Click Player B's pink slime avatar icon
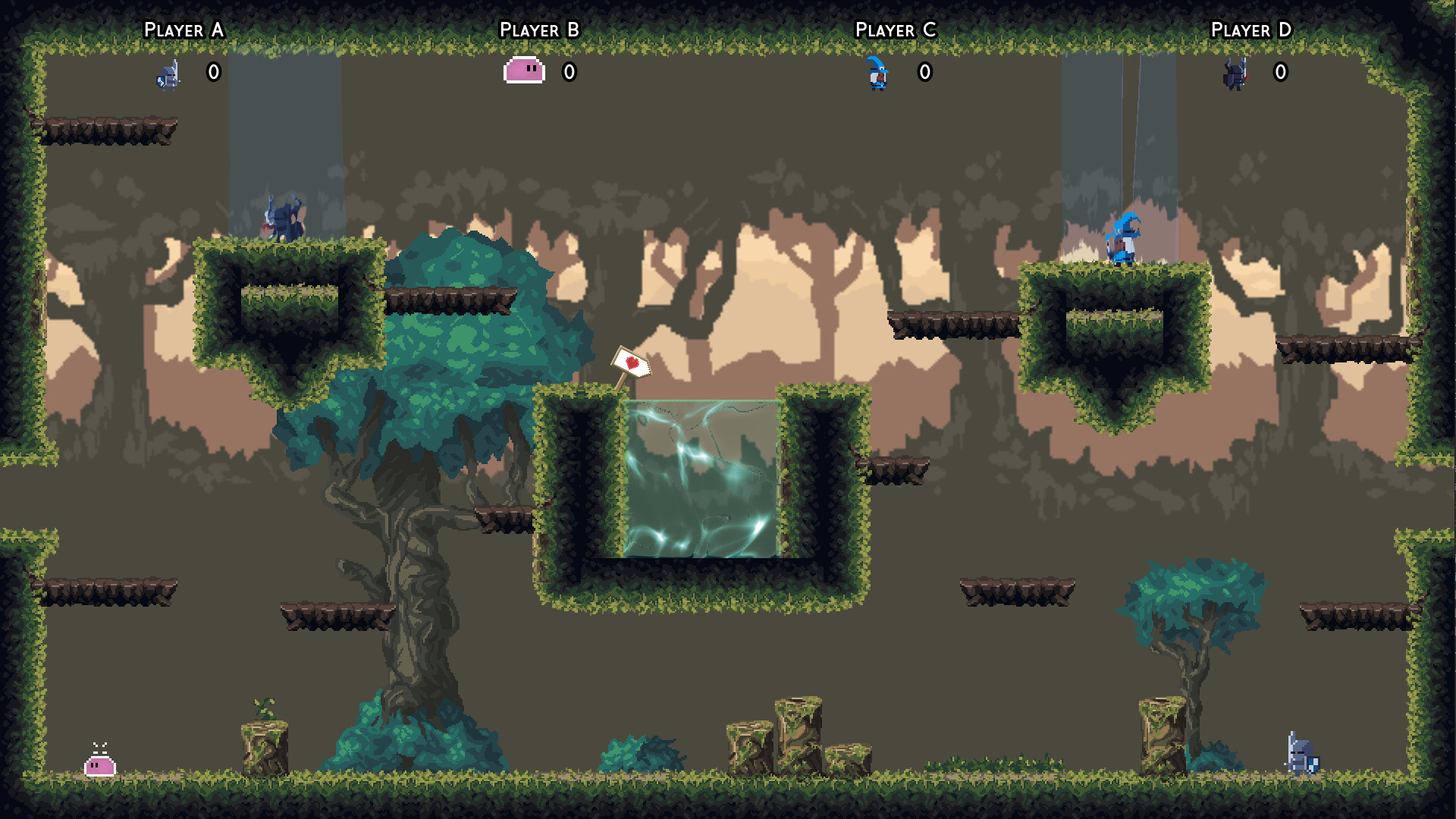The image size is (1456, 819). coord(522,71)
